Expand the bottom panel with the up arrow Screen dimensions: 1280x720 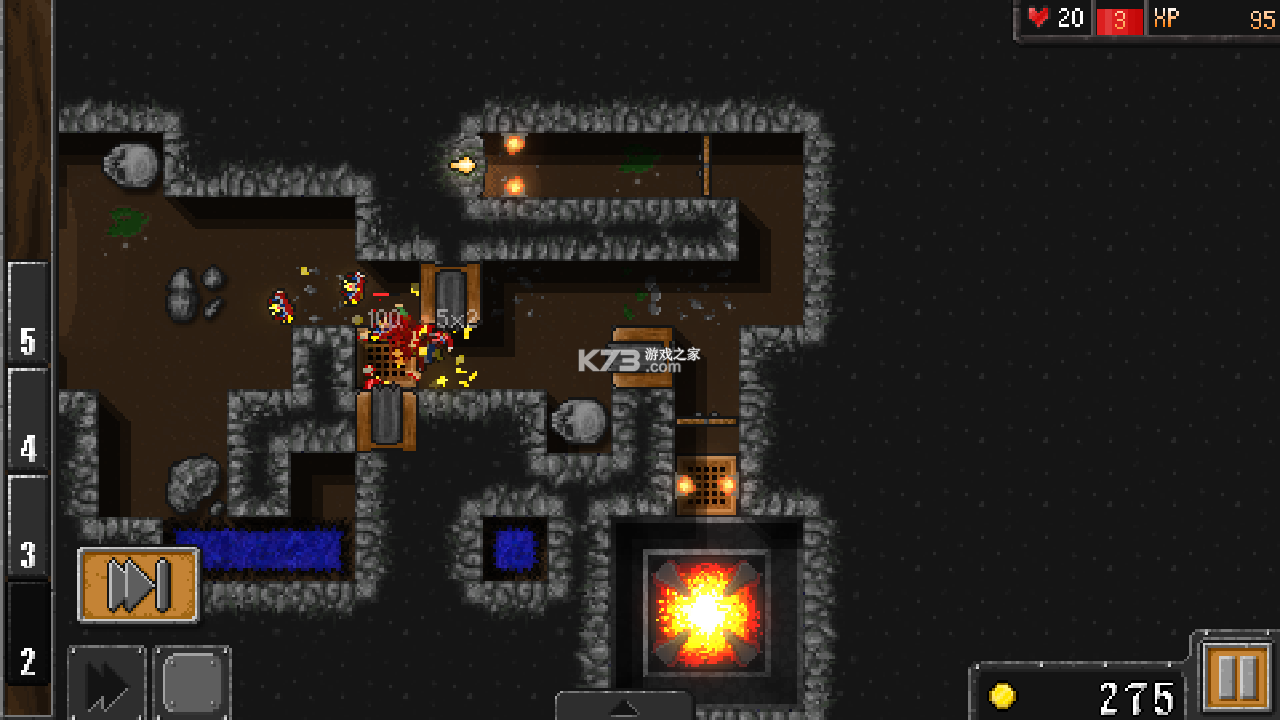(624, 707)
